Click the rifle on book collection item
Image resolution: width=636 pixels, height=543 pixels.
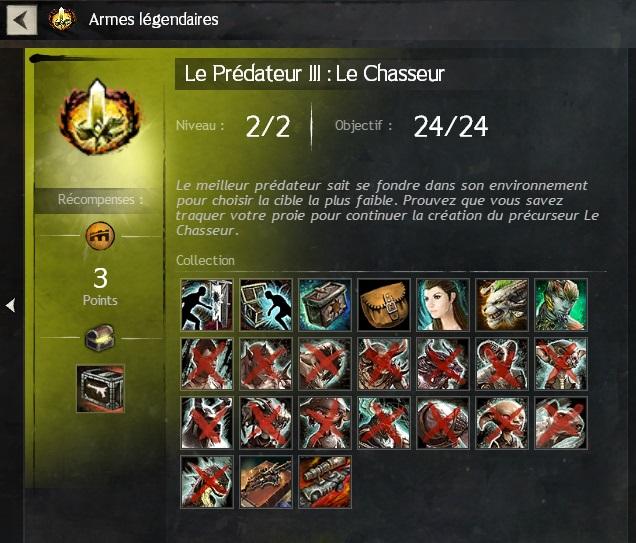266,482
